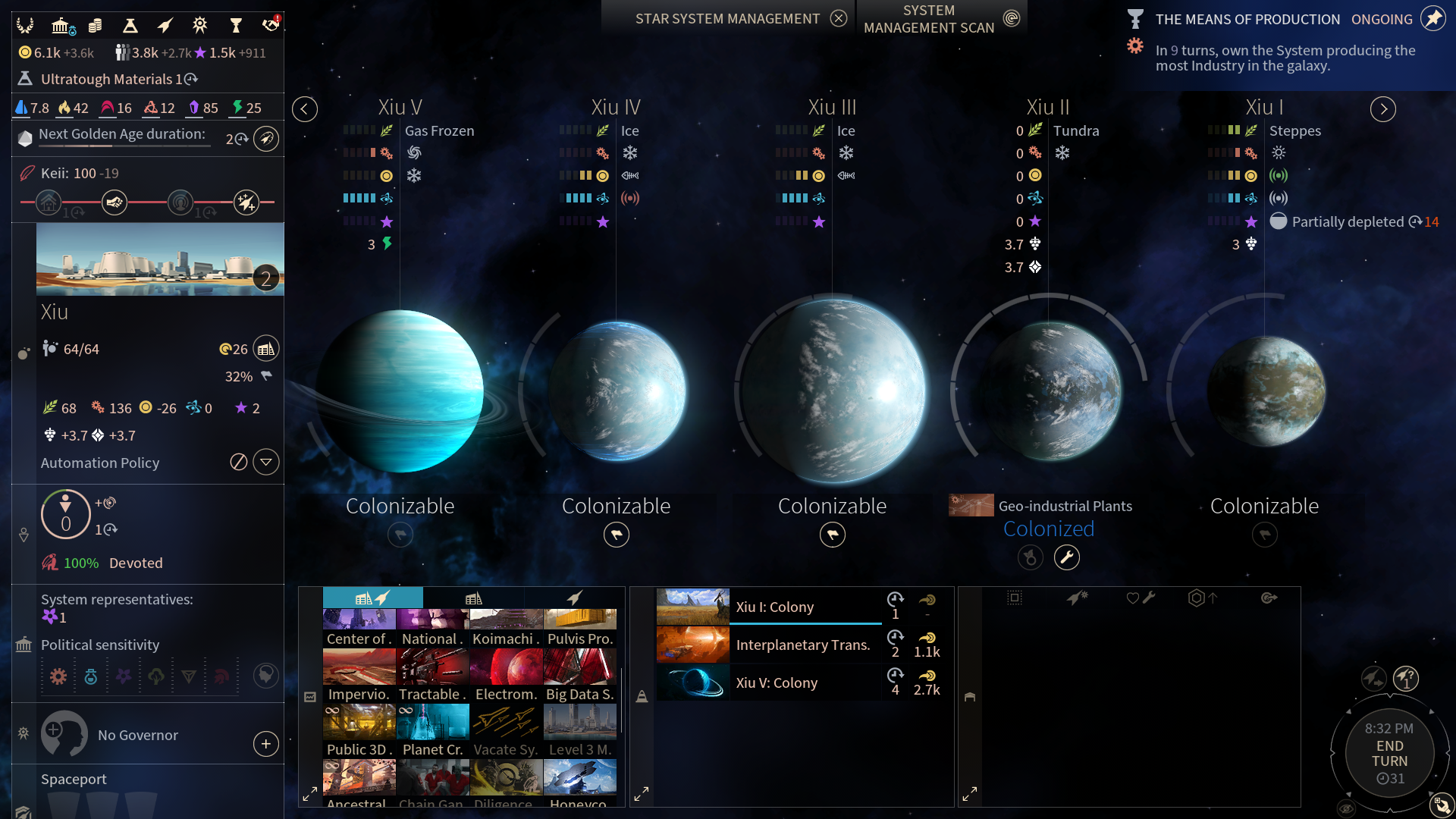Expand the construction list panel
The width and height of the screenshot is (1456, 819).
309,794
